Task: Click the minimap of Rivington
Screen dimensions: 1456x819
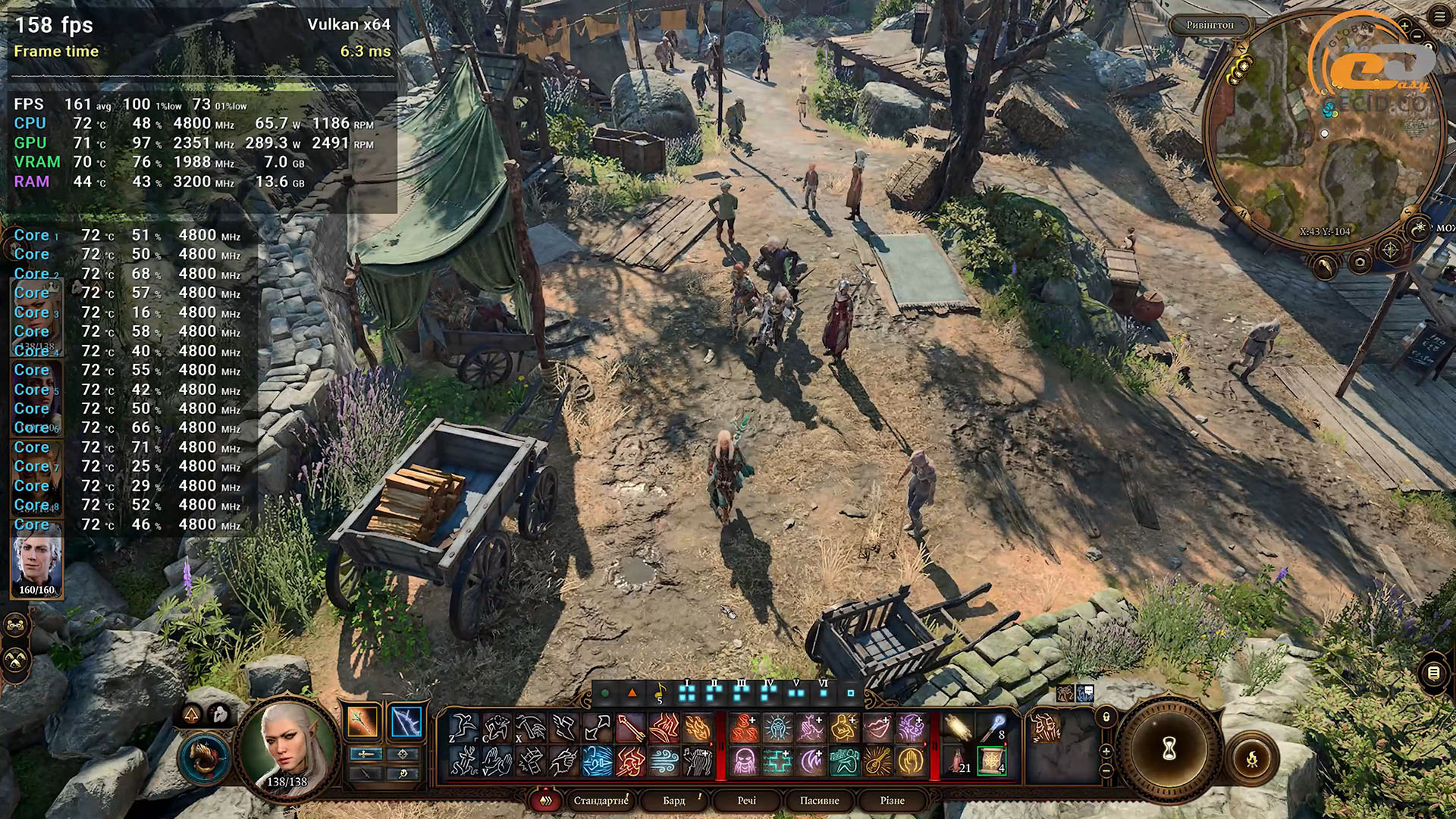Action: click(1323, 129)
